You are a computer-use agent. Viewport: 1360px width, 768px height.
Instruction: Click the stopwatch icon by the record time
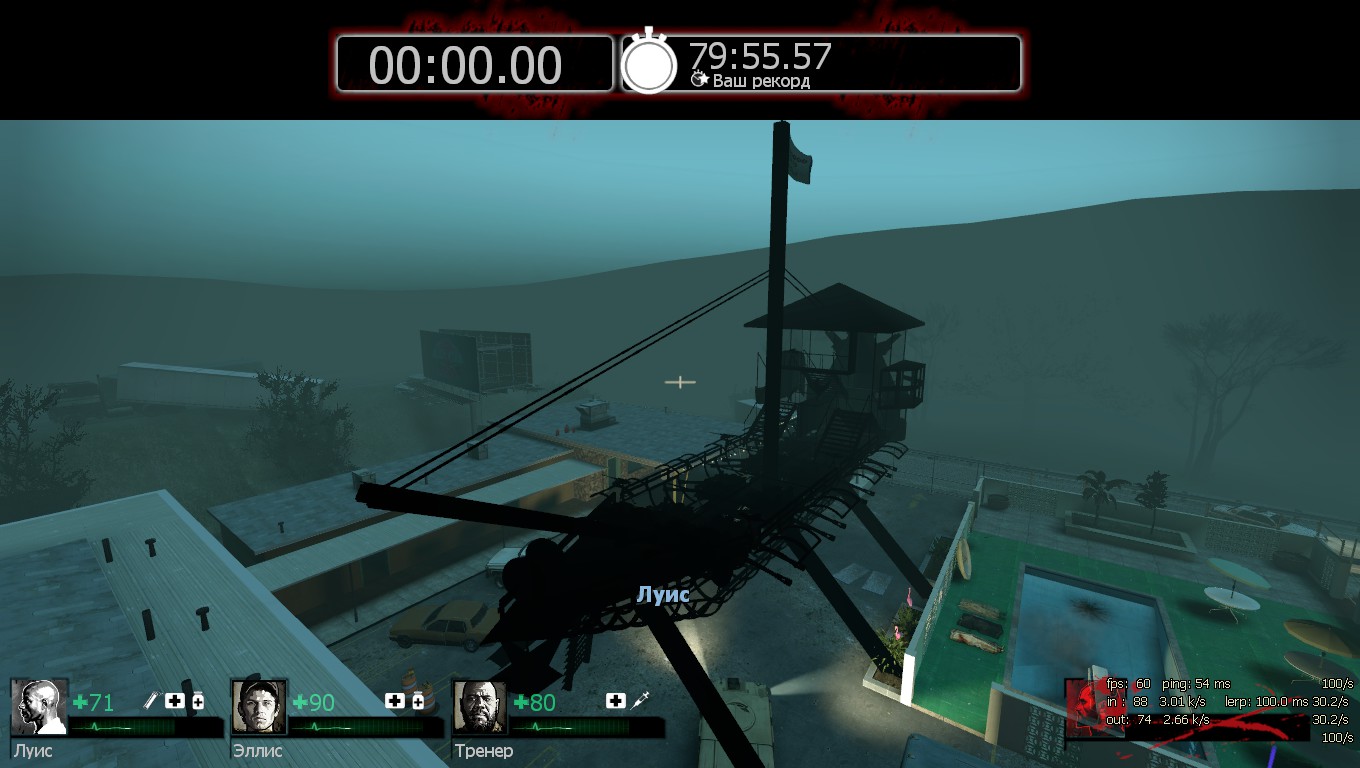click(x=649, y=63)
